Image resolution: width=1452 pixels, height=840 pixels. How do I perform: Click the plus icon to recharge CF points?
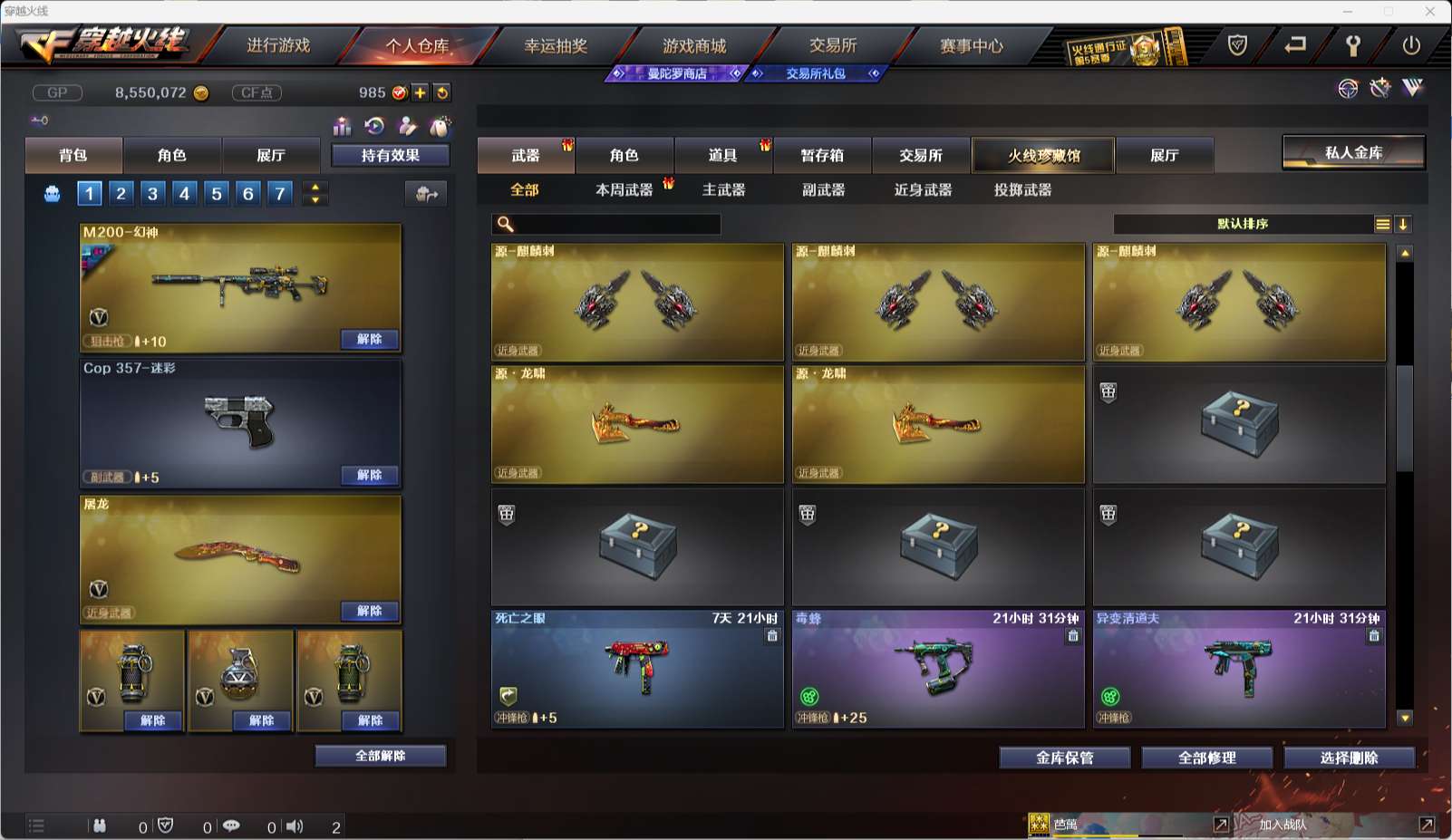coord(419,92)
